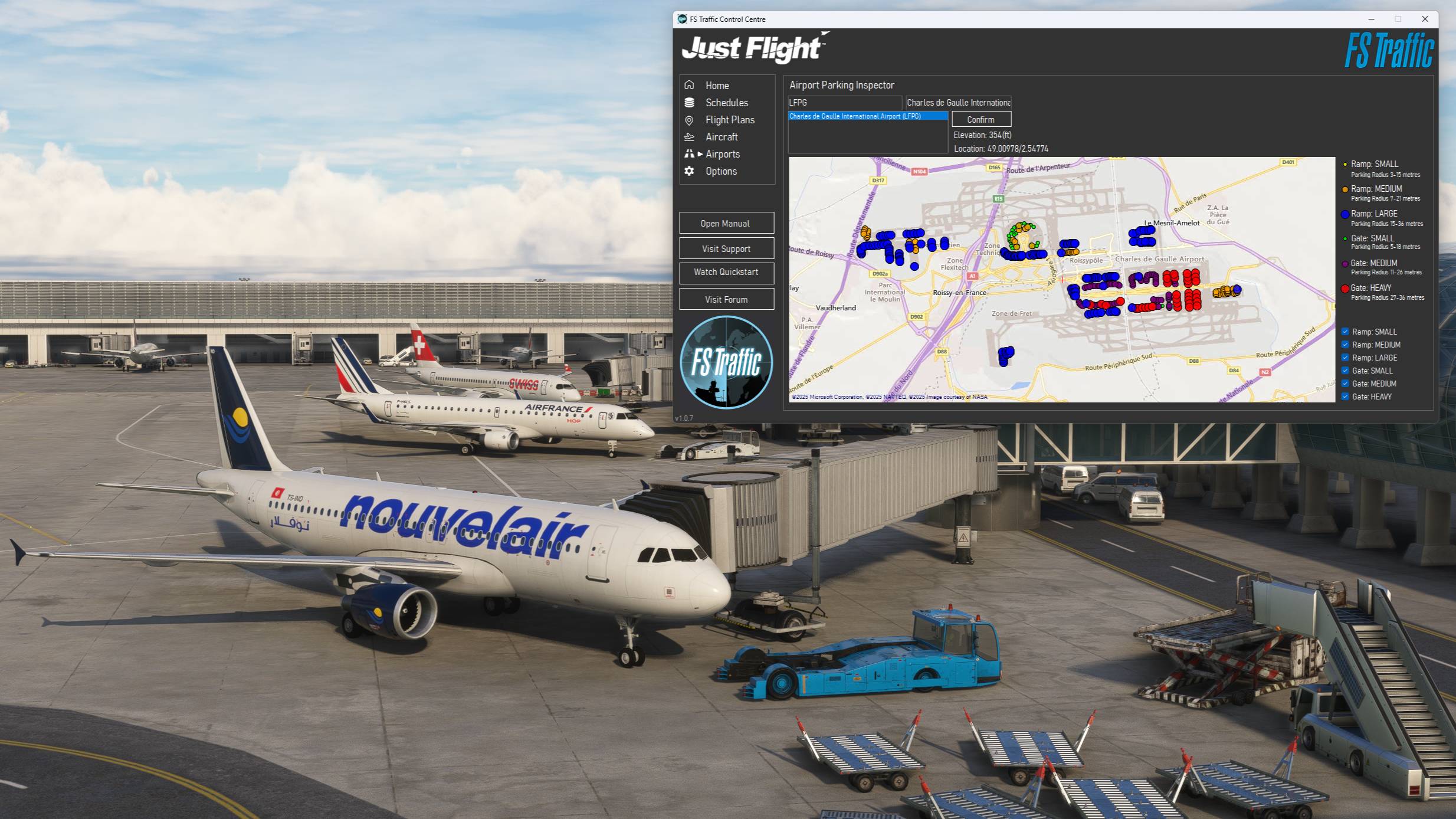Click the Schedules stack icon
Screen dimensions: 1456x819
690,102
